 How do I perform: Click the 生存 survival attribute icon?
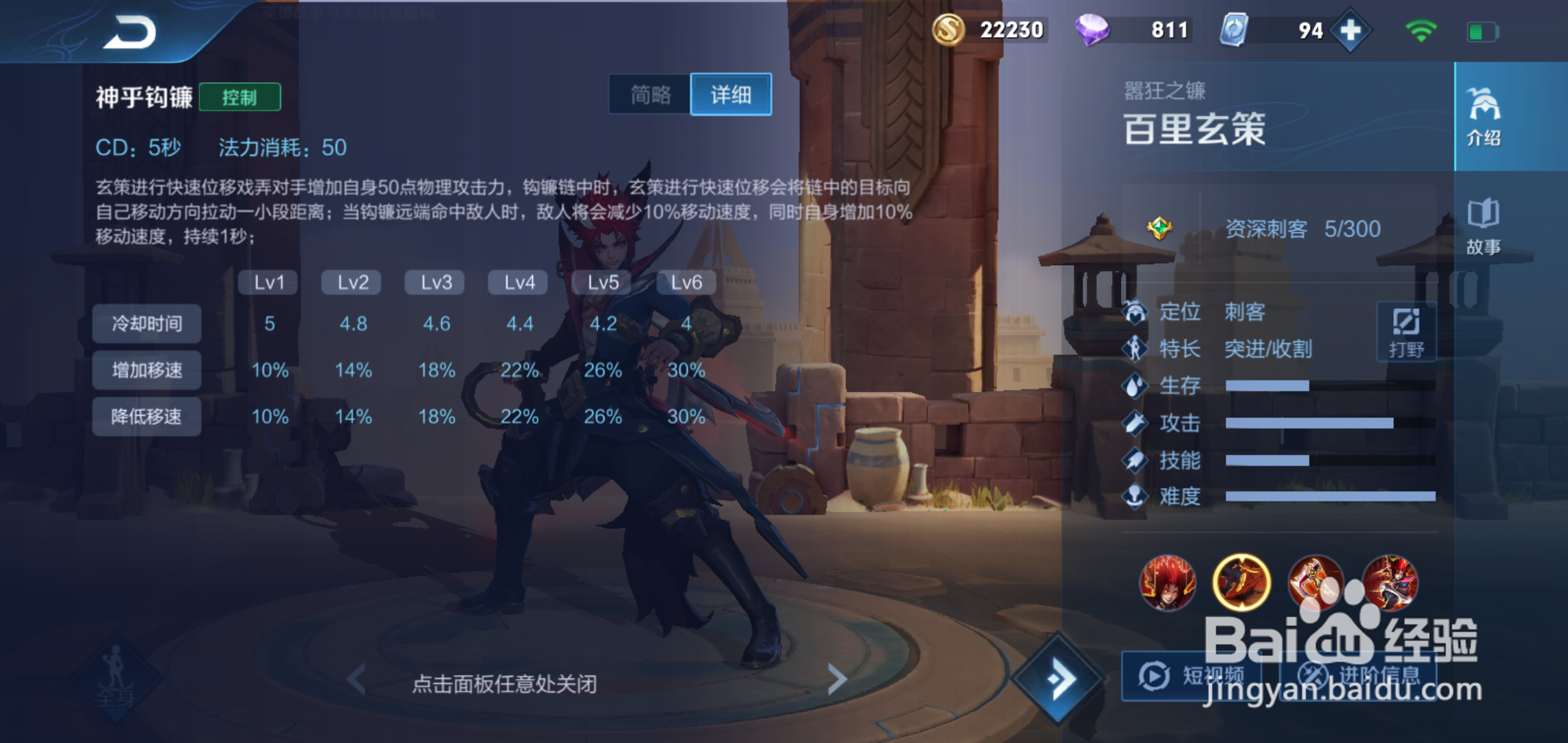[x=1135, y=386]
